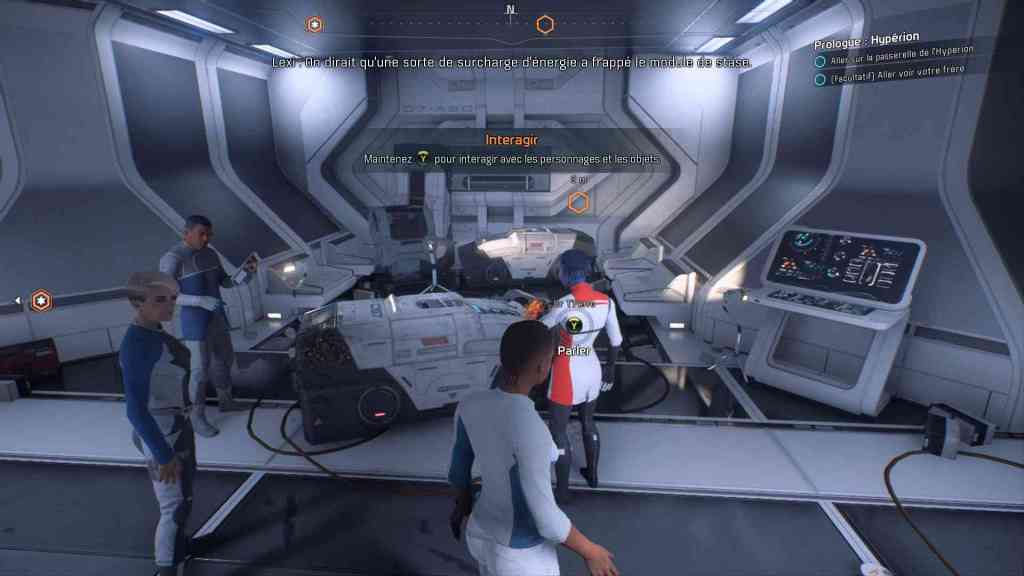Click the filled hexagon marker on the compass
This screenshot has height=576, width=1024.
tap(315, 24)
